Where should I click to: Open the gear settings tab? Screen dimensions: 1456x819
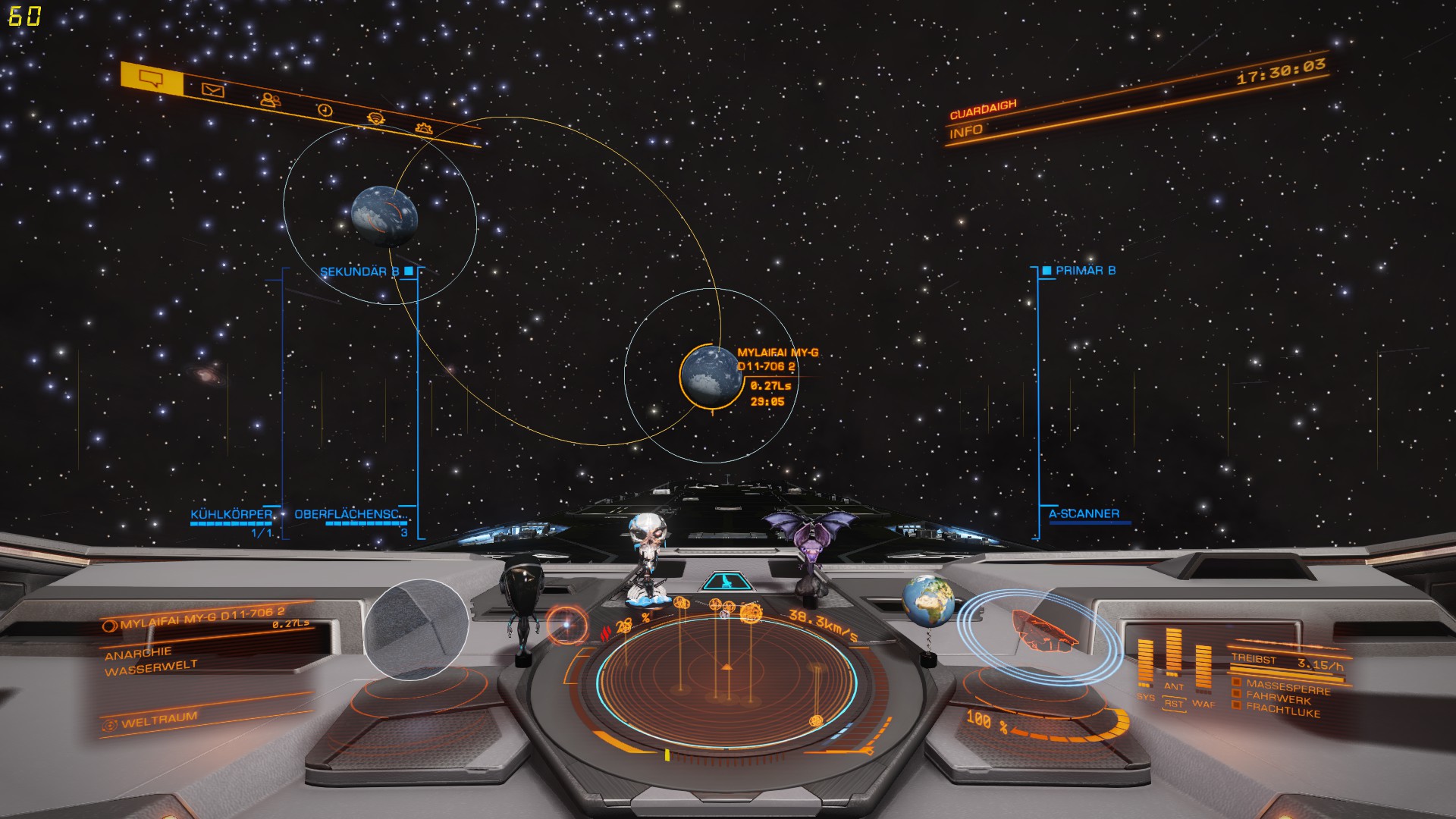click(x=424, y=127)
